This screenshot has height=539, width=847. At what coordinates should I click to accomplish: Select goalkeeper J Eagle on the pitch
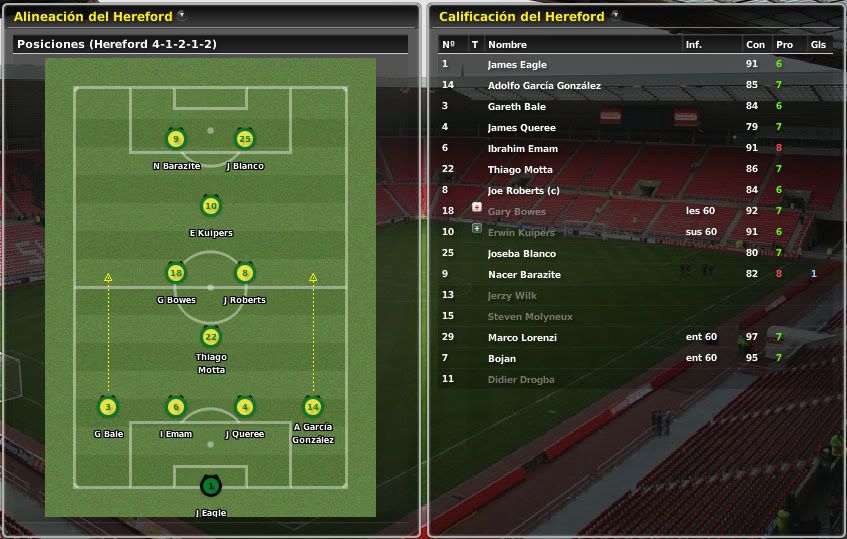click(210, 486)
